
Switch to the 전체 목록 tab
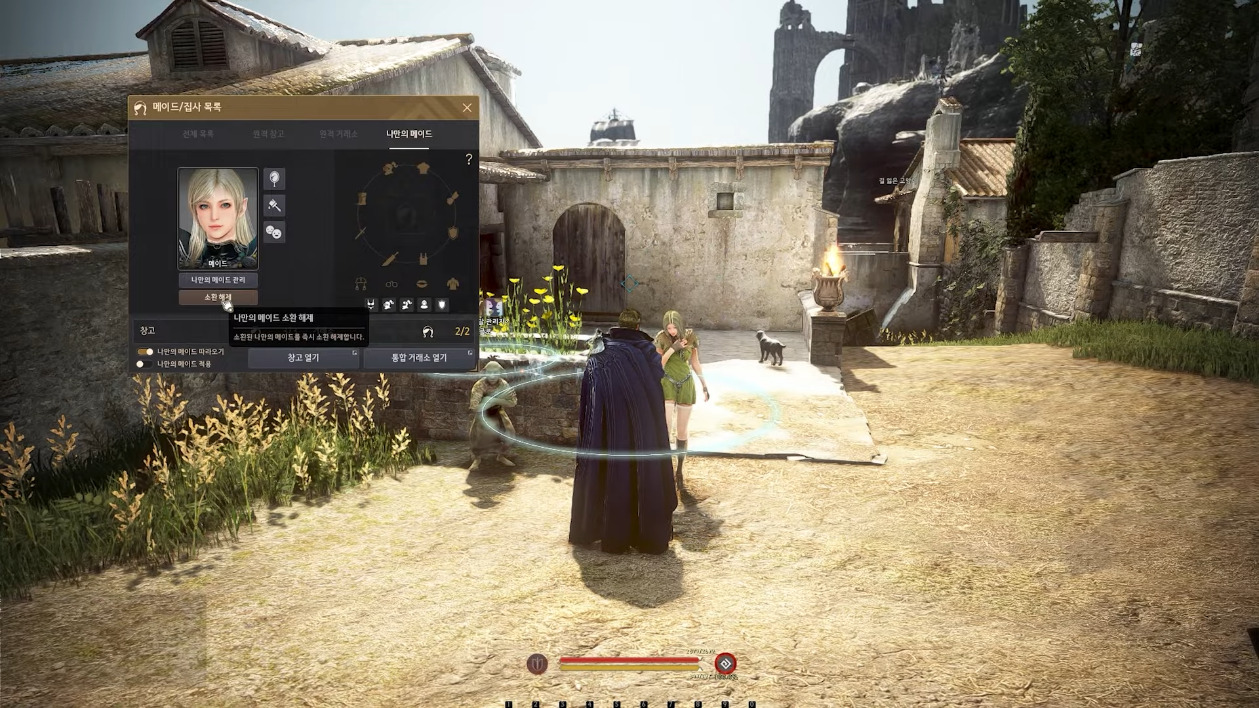pos(197,134)
